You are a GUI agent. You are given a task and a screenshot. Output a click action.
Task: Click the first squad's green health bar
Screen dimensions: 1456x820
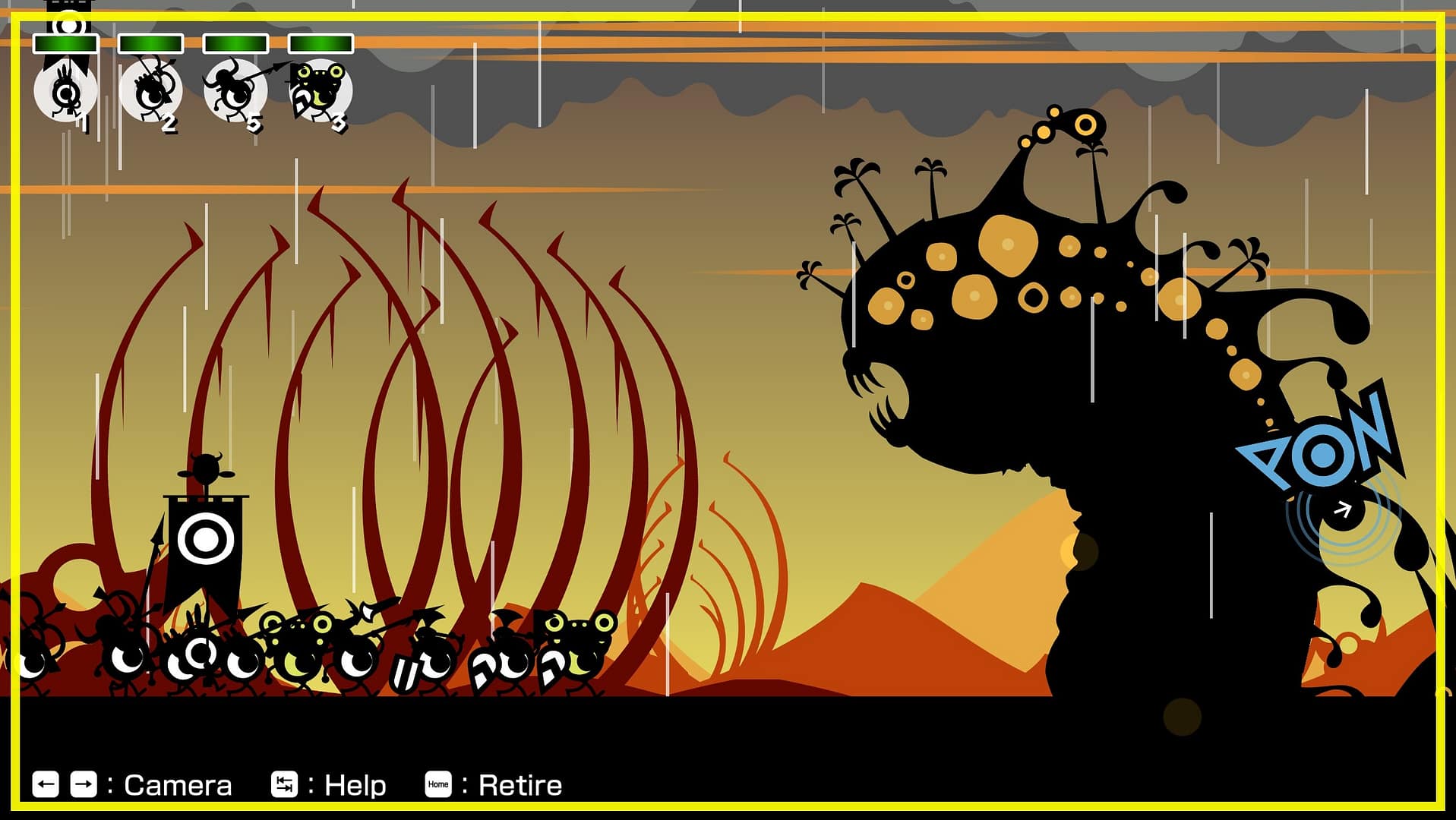click(x=65, y=43)
